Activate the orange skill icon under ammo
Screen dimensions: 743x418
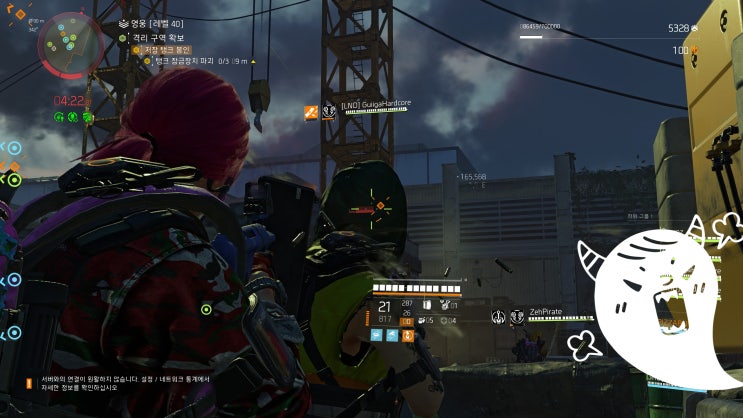click(407, 336)
